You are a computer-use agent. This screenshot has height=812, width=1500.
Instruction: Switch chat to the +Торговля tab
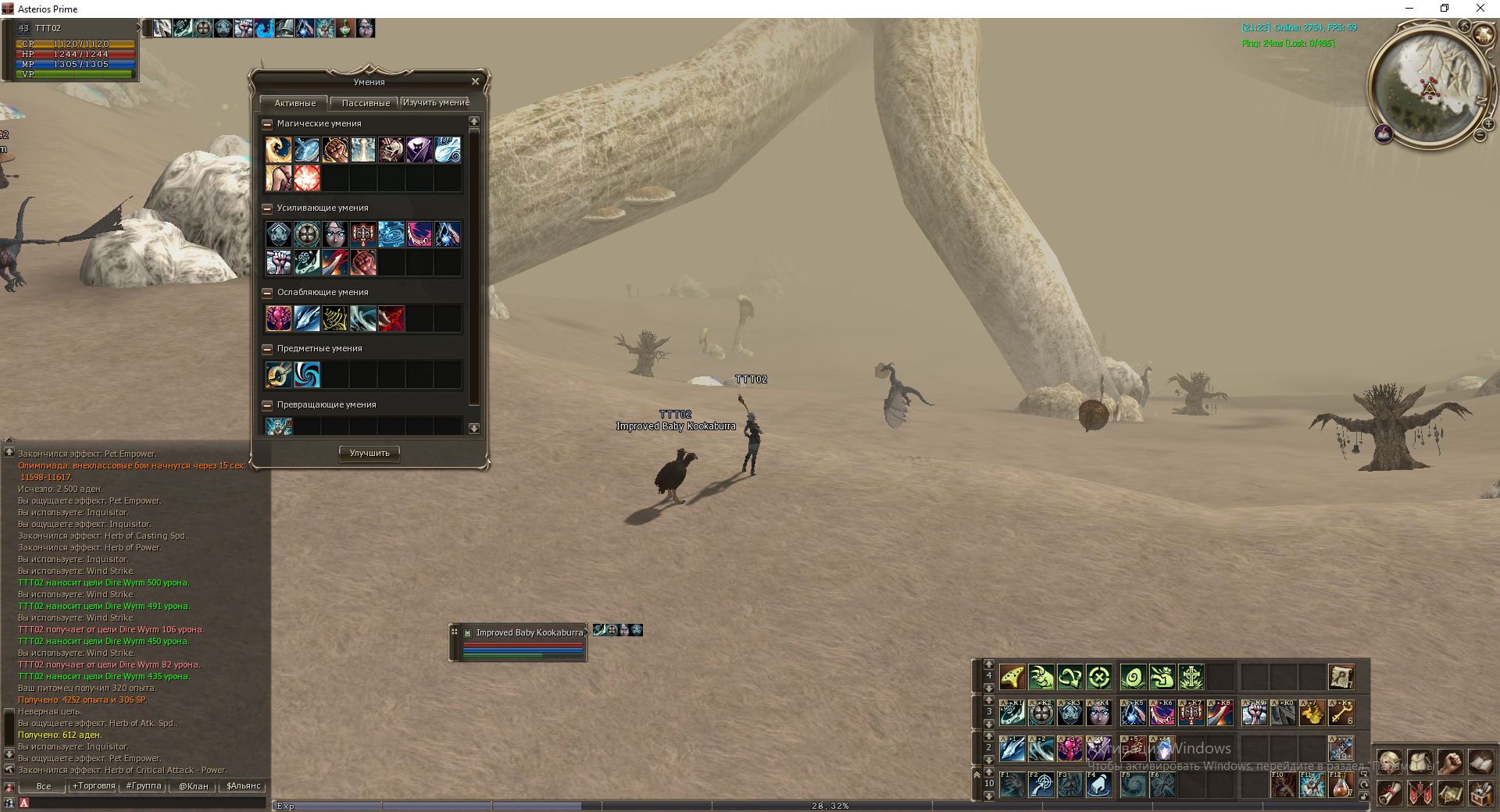click(x=94, y=786)
